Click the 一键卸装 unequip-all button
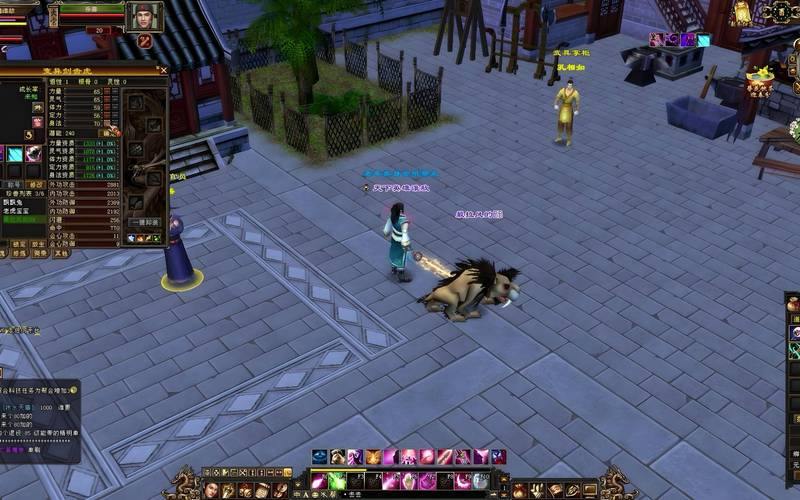 click(144, 223)
